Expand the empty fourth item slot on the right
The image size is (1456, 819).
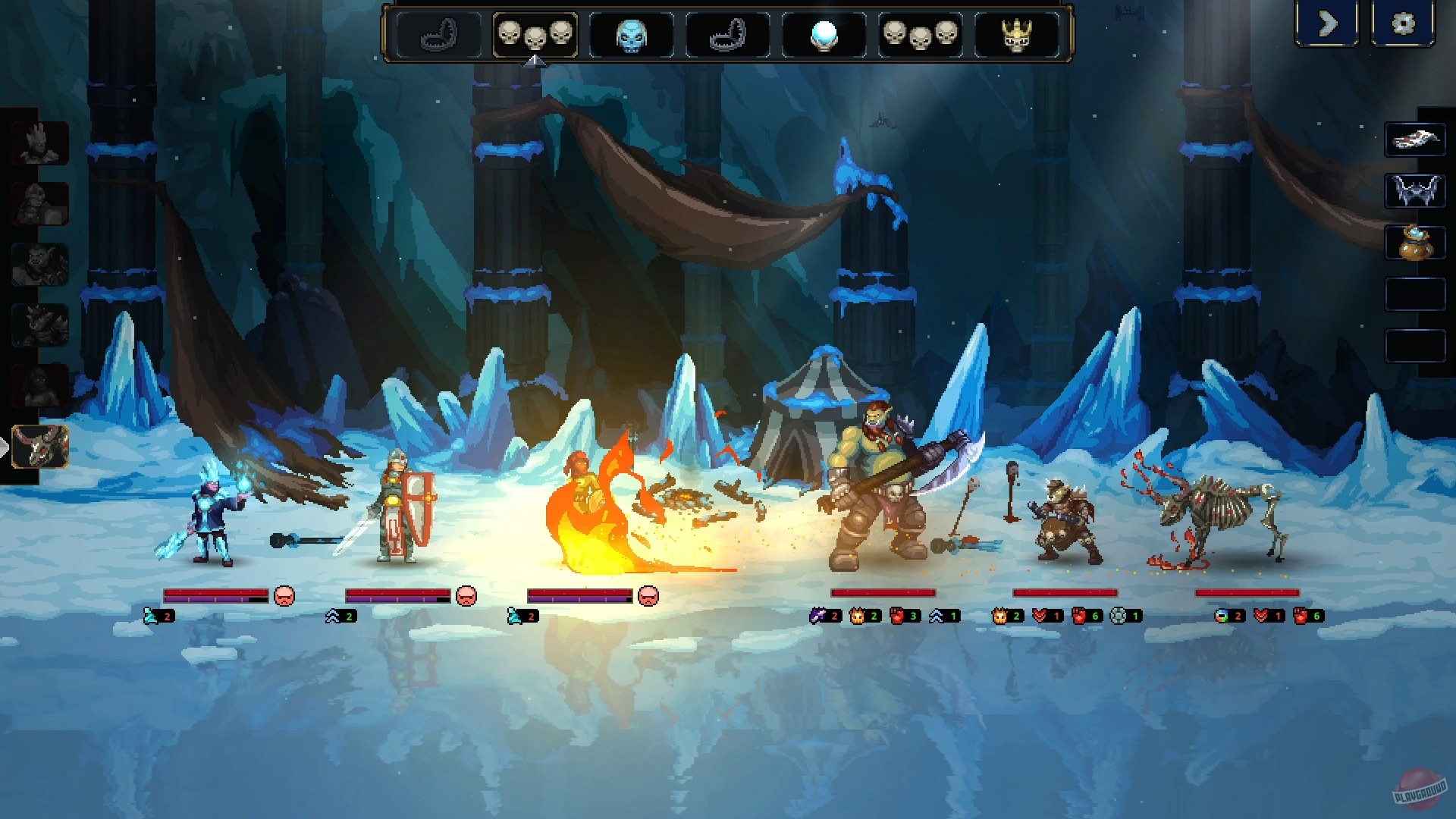coord(1415,294)
